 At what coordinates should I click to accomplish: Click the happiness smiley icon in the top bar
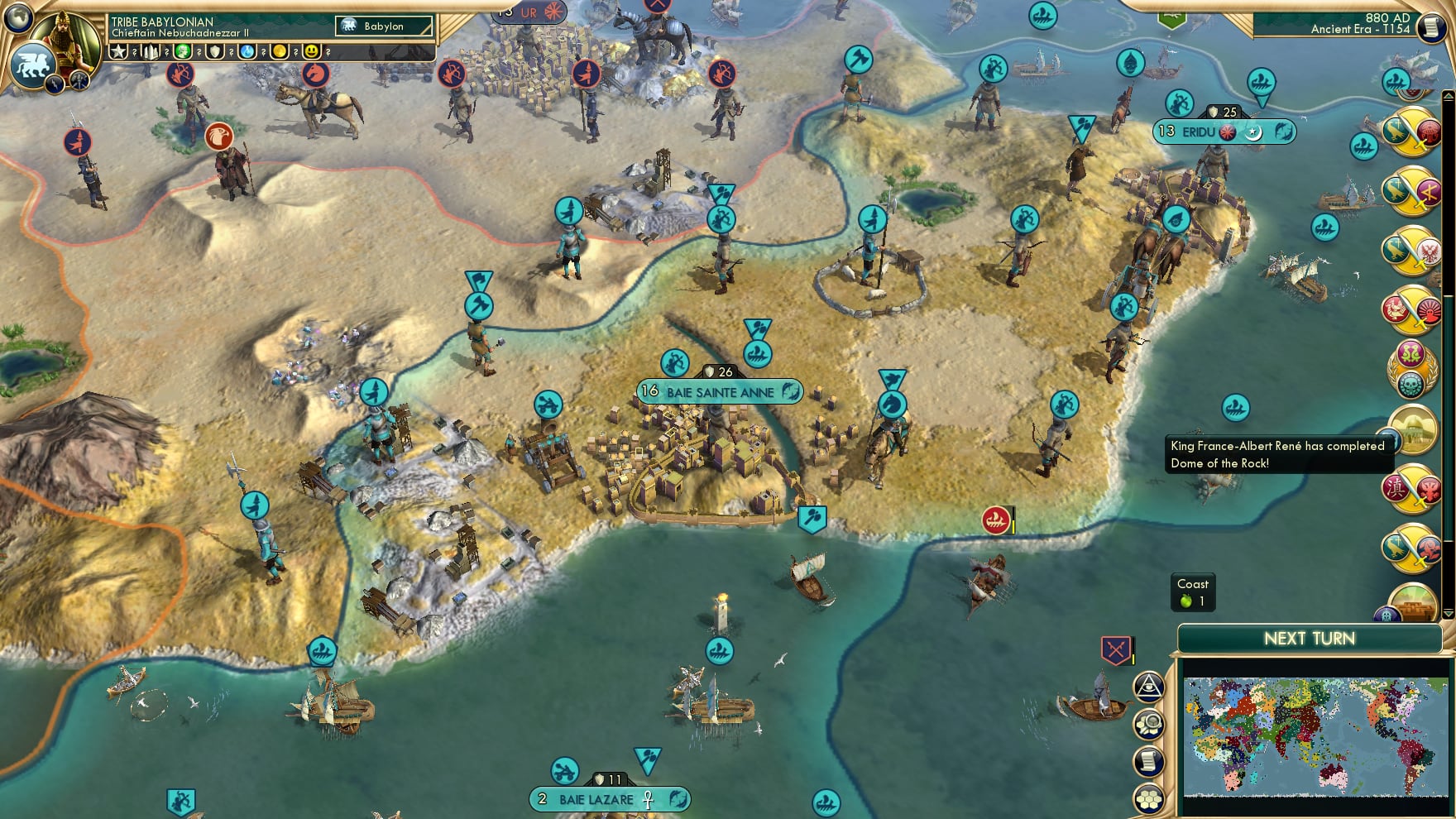pos(313,52)
